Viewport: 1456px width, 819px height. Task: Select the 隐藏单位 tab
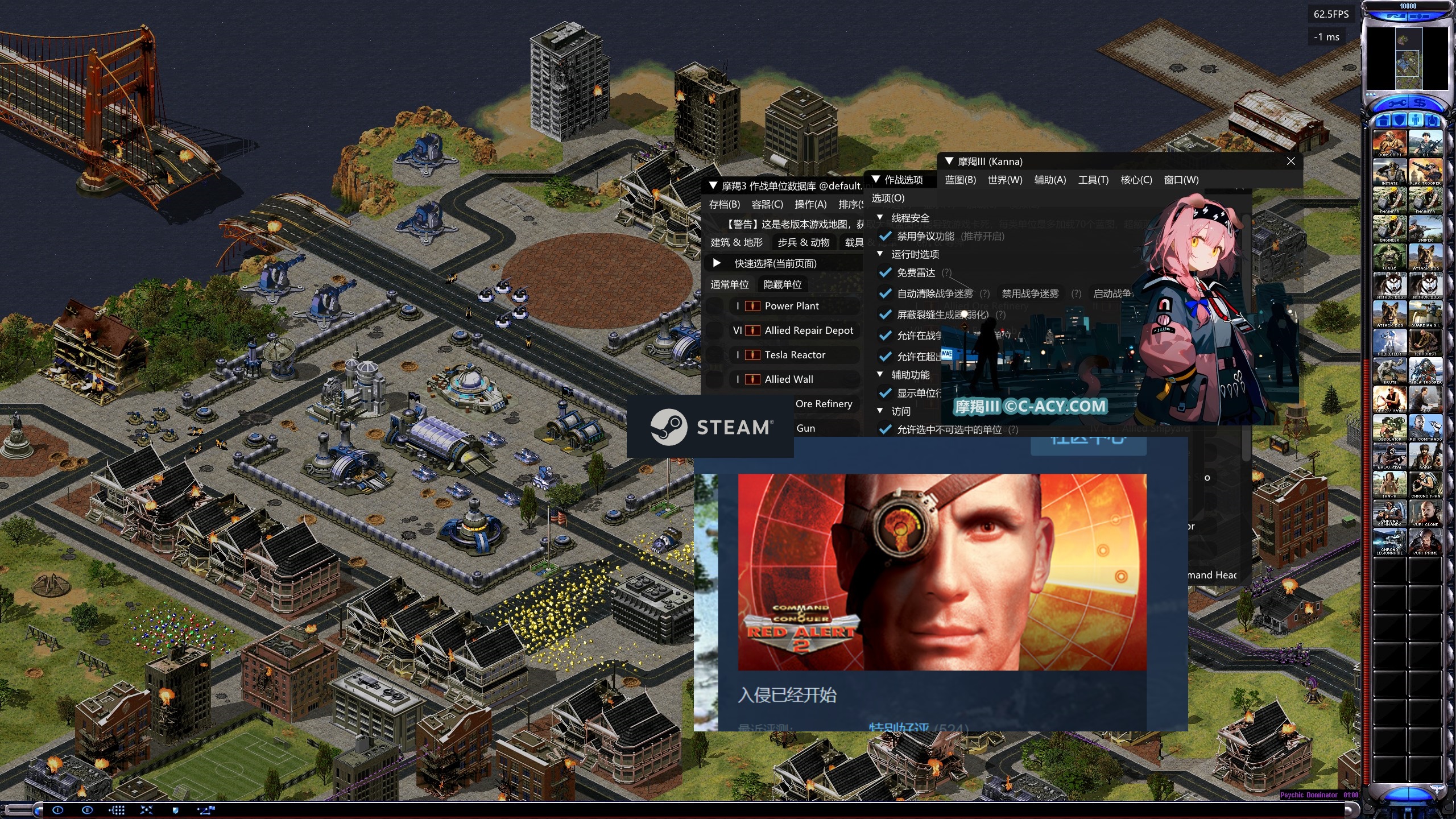point(783,284)
